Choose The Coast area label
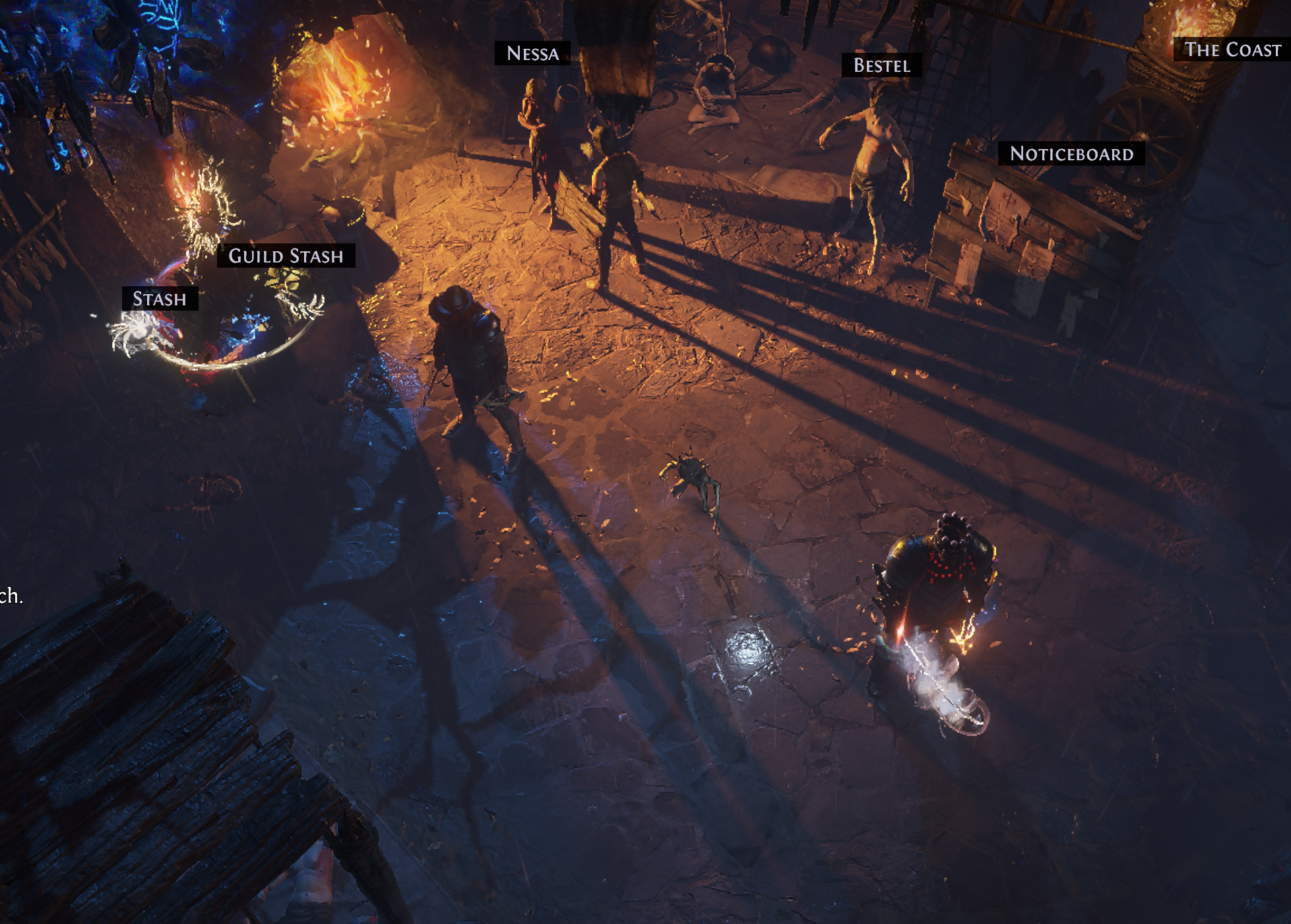The image size is (1291, 924). pos(1232,49)
